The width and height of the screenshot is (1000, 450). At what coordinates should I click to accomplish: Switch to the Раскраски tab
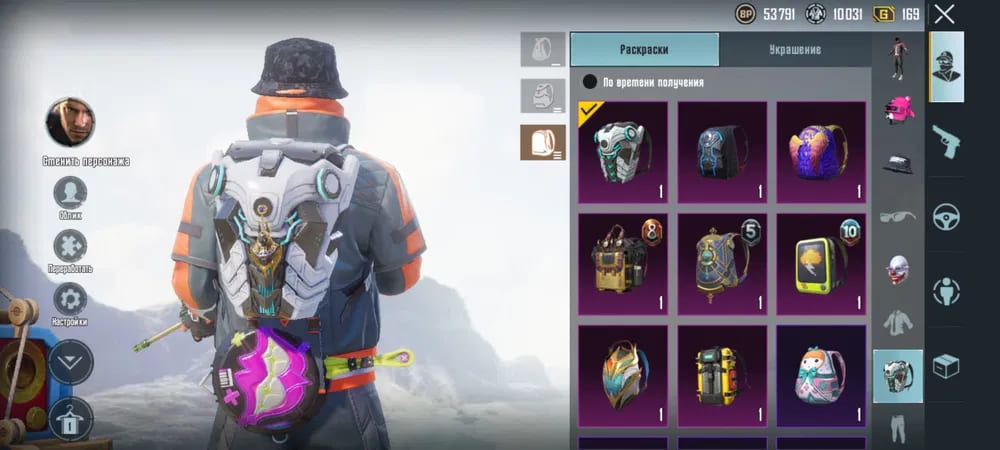(644, 49)
